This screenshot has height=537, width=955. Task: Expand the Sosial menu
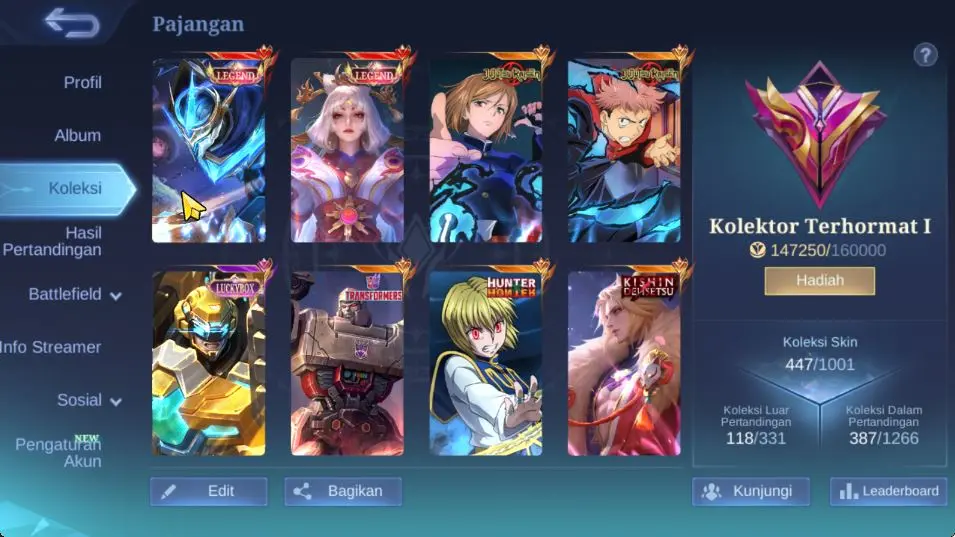click(x=88, y=400)
